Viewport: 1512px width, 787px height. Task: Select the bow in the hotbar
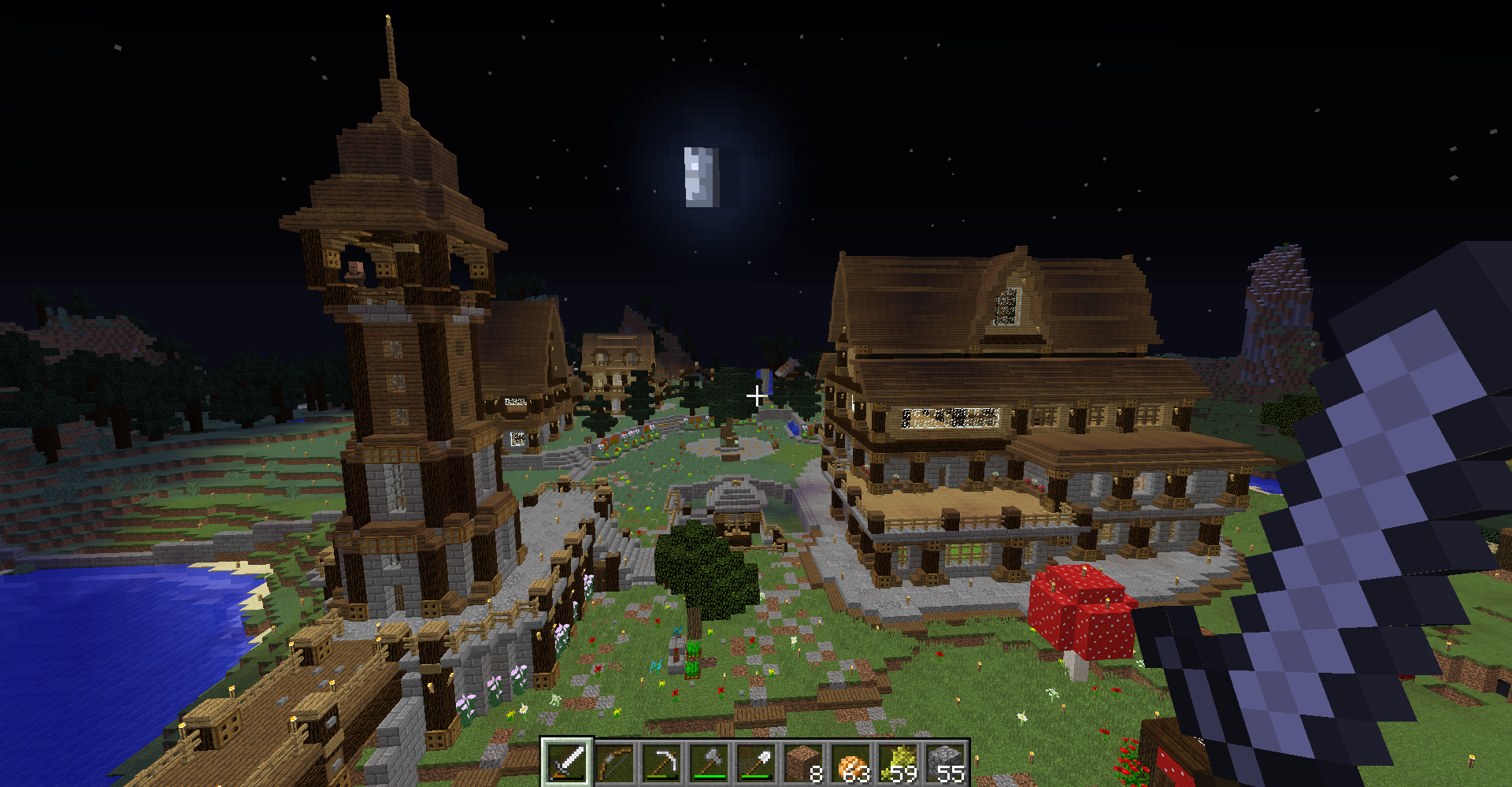click(x=614, y=763)
